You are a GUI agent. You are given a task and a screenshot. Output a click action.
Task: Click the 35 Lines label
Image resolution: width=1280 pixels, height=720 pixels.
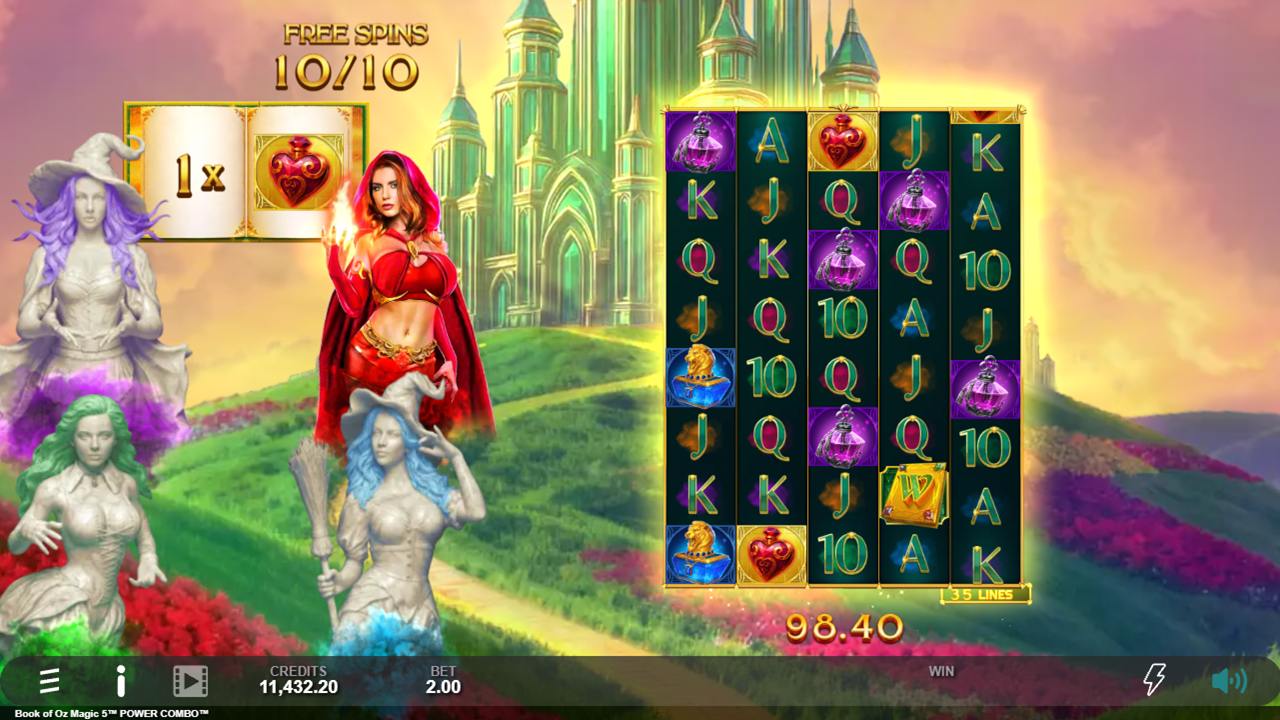click(x=985, y=595)
